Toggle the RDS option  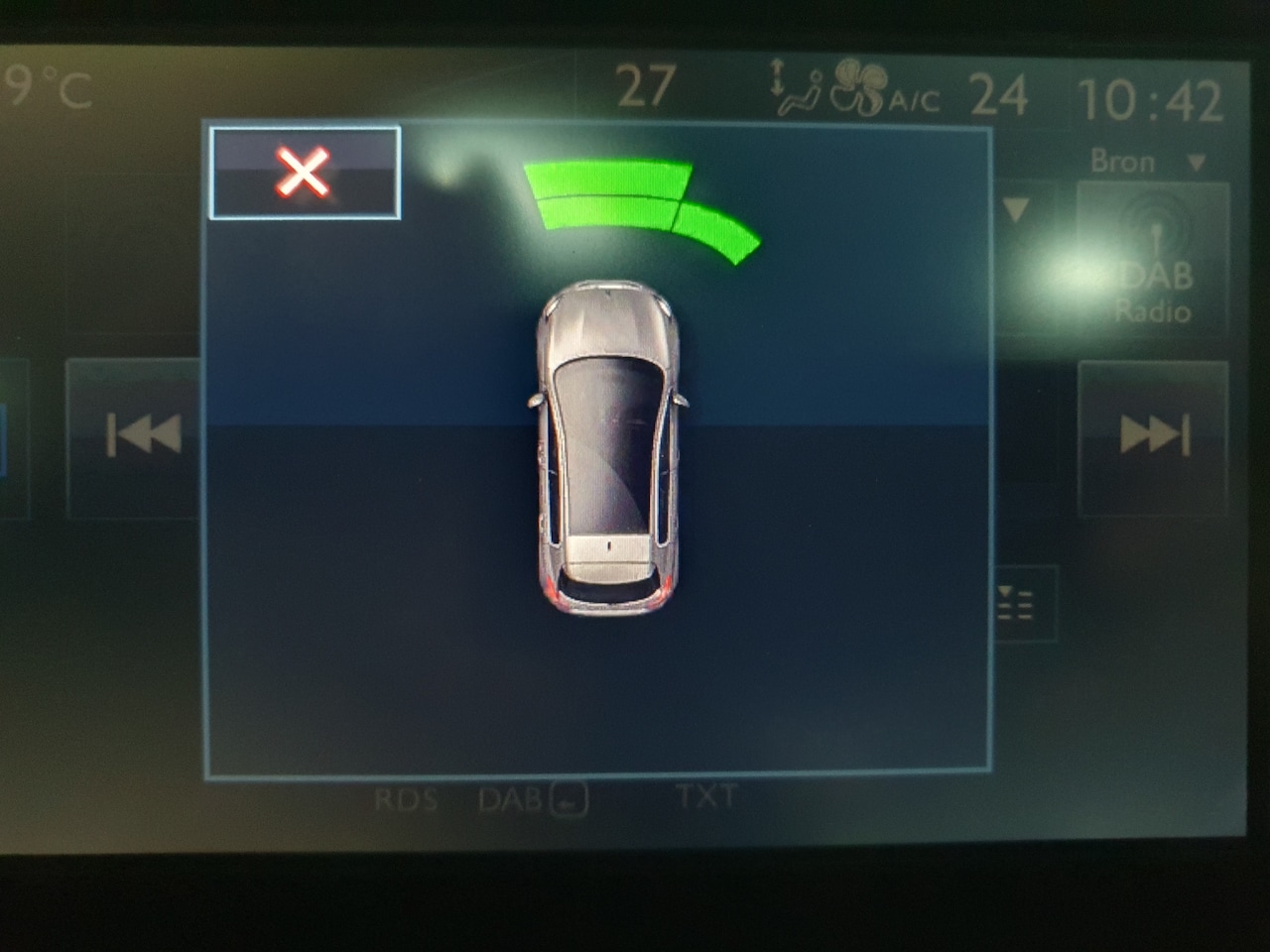point(406,799)
